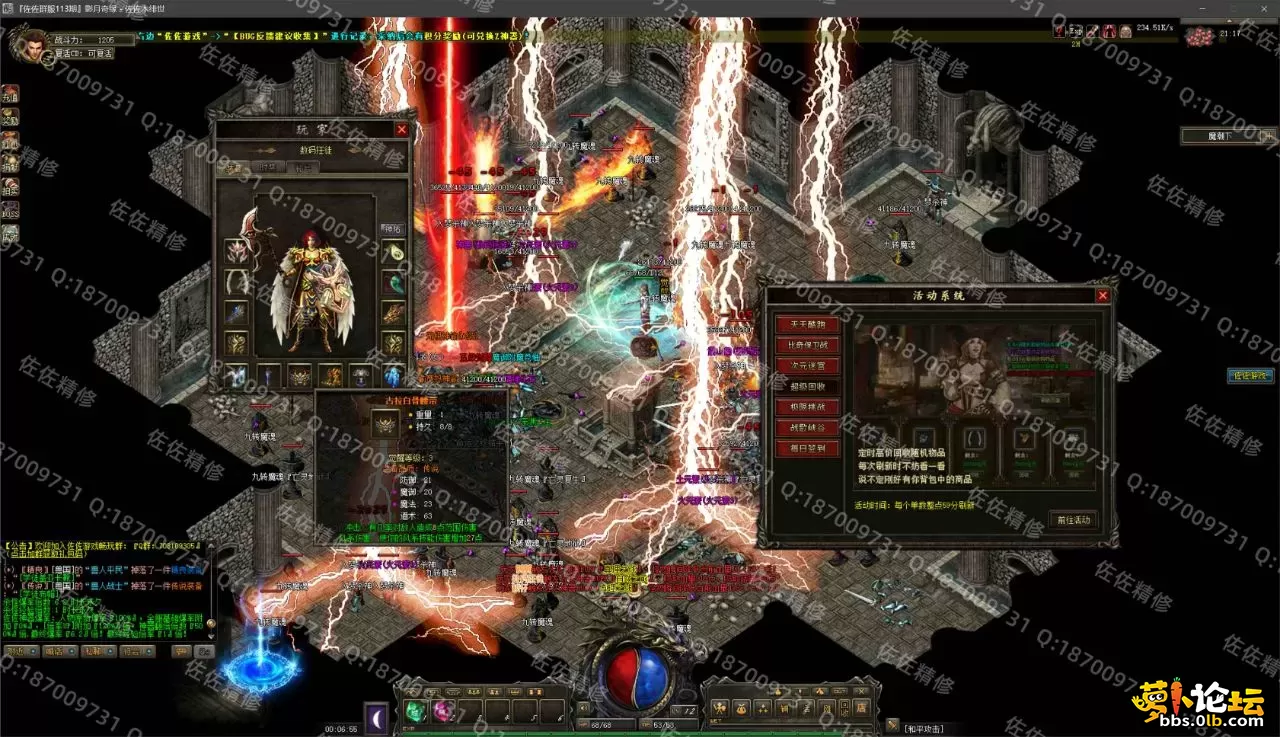Select the 超级回收 activity entry
This screenshot has width=1280, height=737.
808,386
